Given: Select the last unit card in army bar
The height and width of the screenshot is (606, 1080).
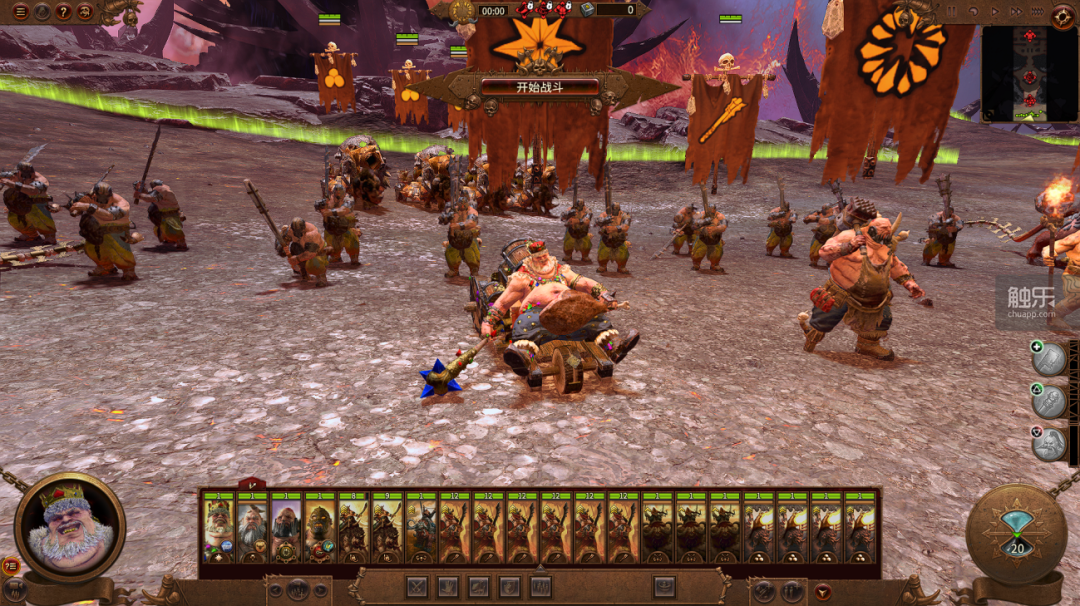Looking at the screenshot, I should coord(860,529).
